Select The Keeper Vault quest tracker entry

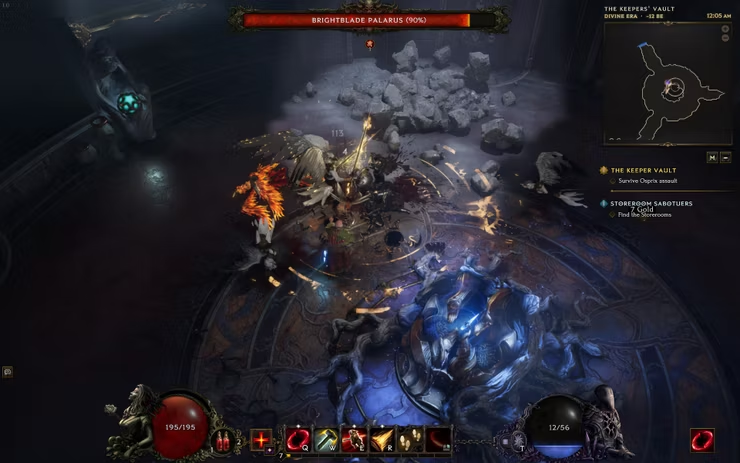click(644, 170)
